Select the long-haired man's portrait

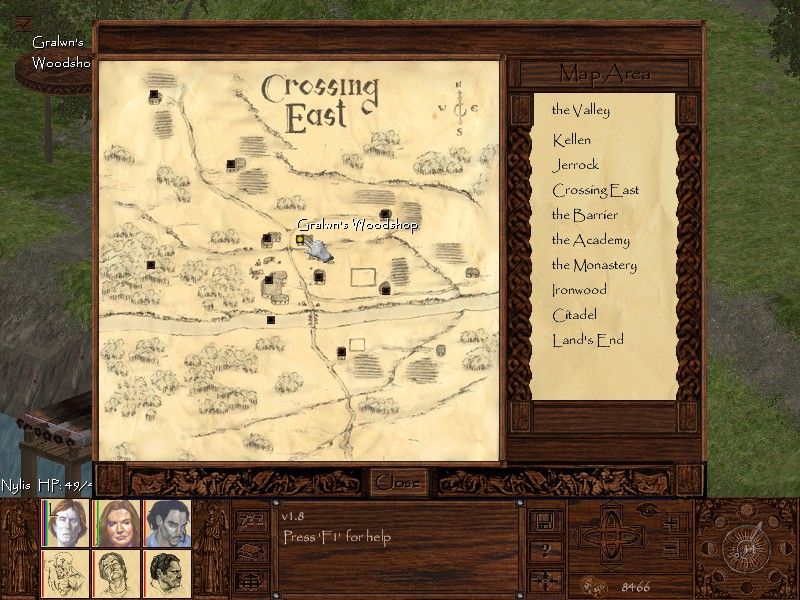(x=66, y=523)
